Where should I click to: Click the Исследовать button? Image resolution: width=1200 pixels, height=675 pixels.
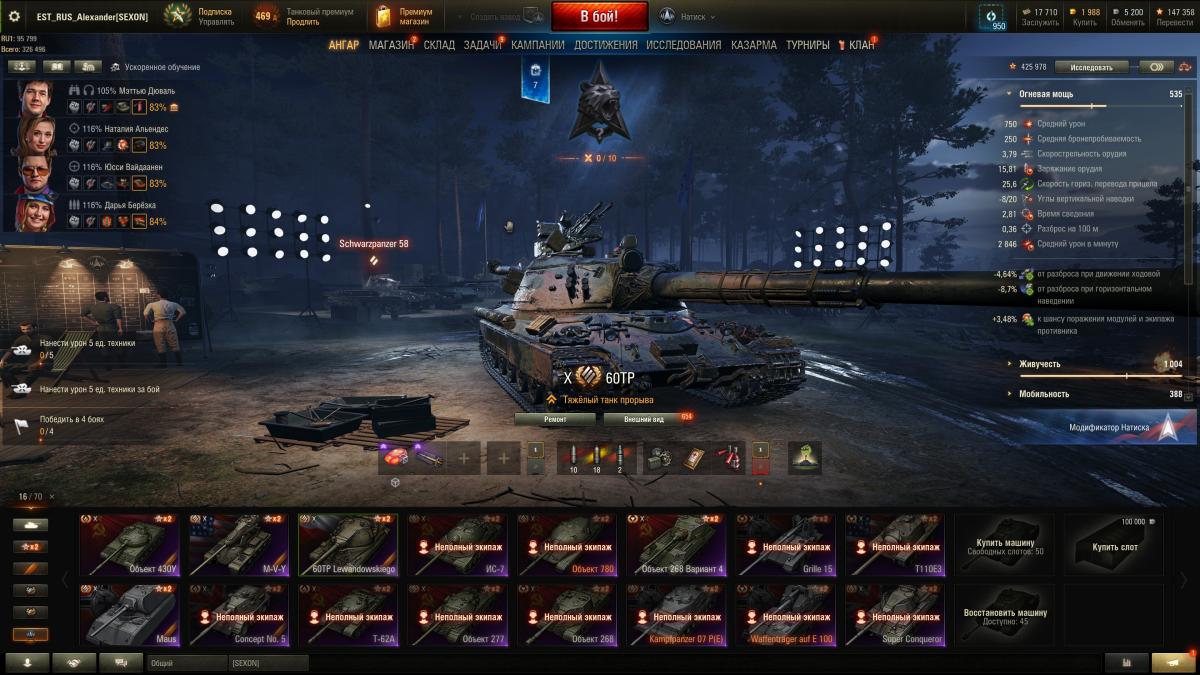[1091, 67]
